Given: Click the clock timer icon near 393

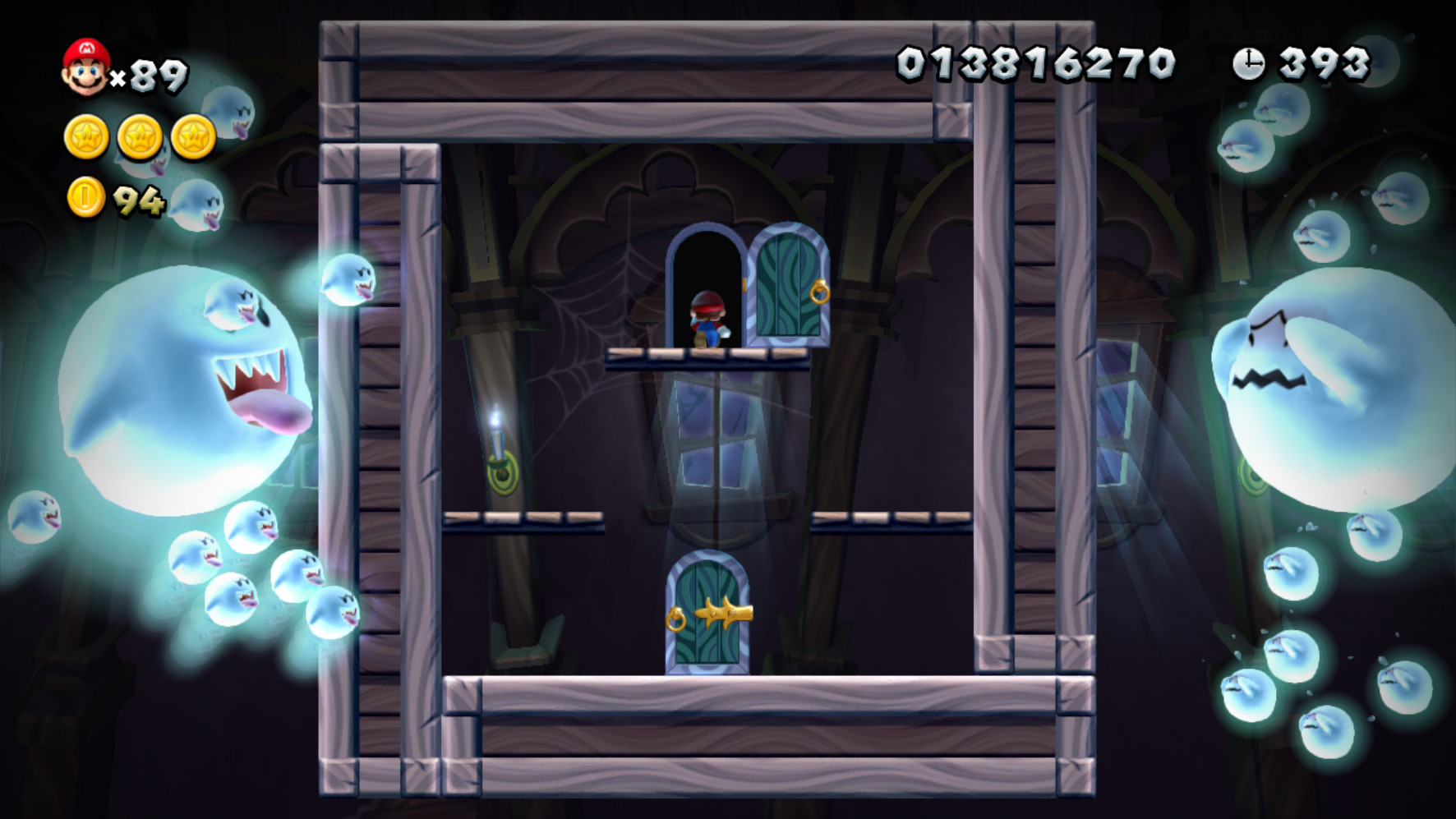Looking at the screenshot, I should pos(1250,62).
